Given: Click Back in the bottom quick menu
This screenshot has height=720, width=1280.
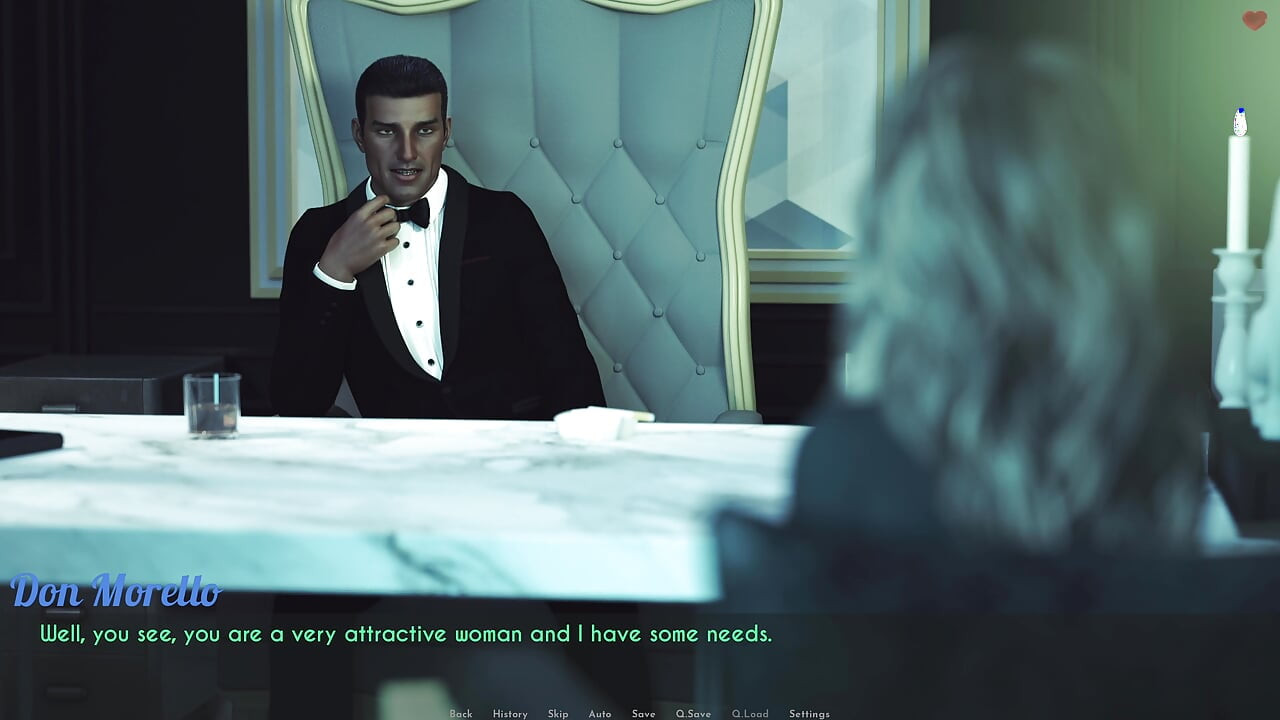Looking at the screenshot, I should coord(461,713).
